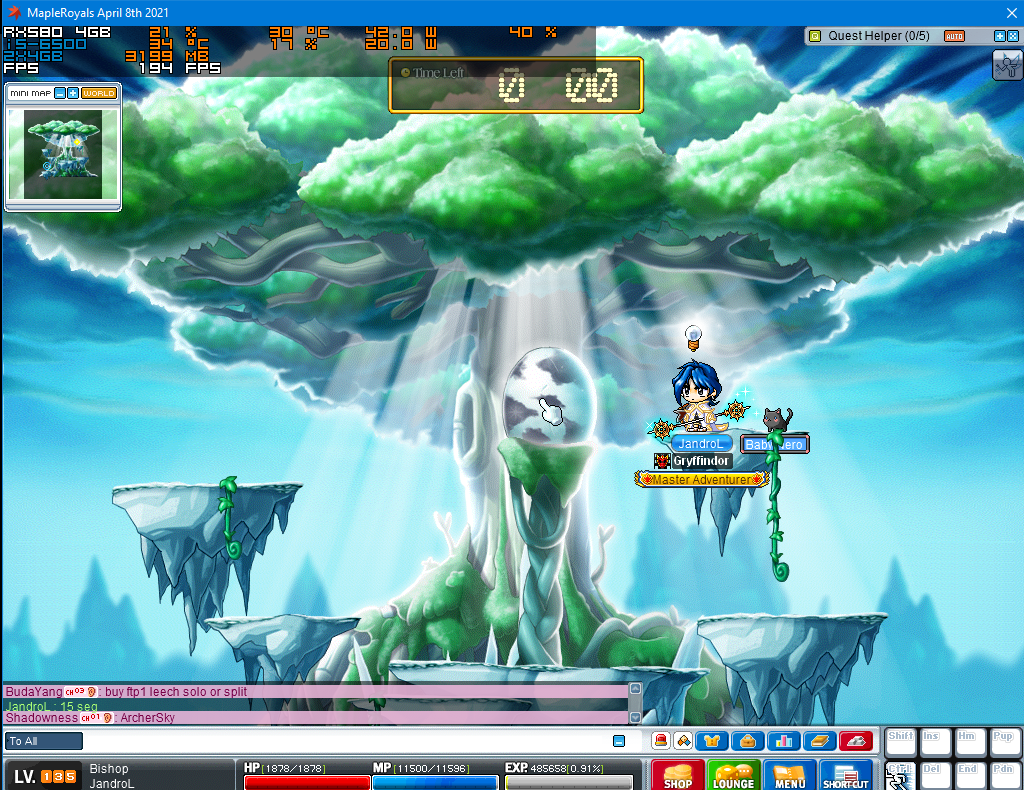
Task: Expand the Quest Helper with plus button
Action: click(x=1000, y=36)
